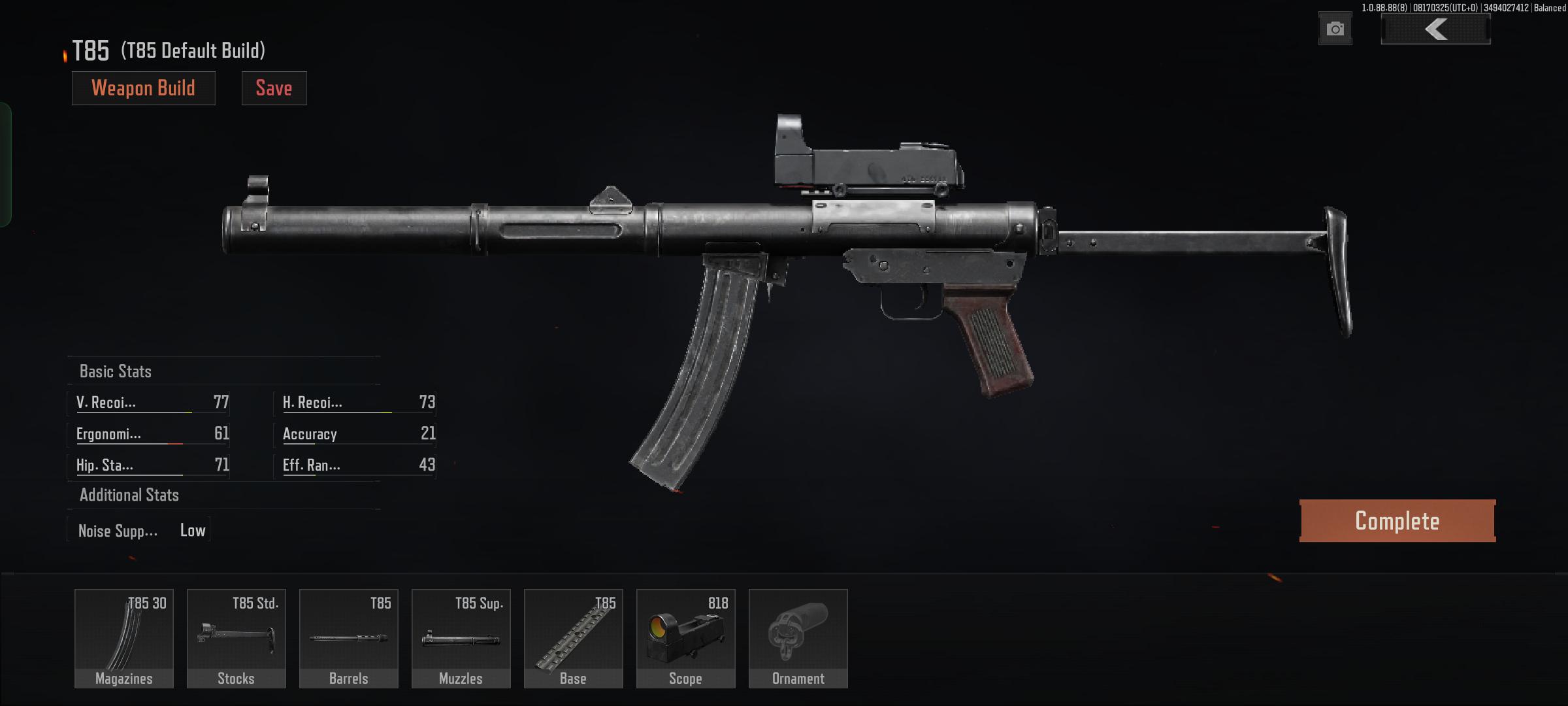Select the T85 Sup. muzzle slot

[461, 637]
